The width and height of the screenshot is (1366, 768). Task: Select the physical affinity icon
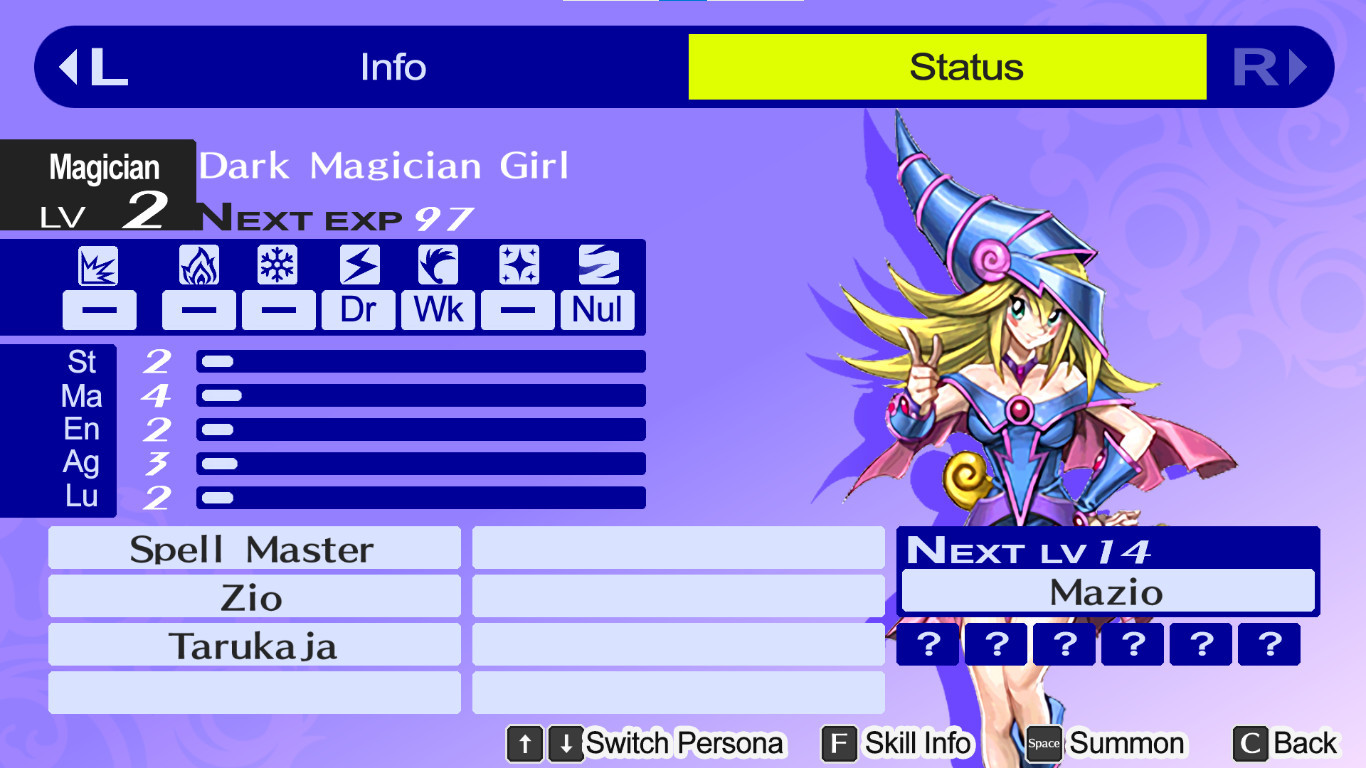97,264
